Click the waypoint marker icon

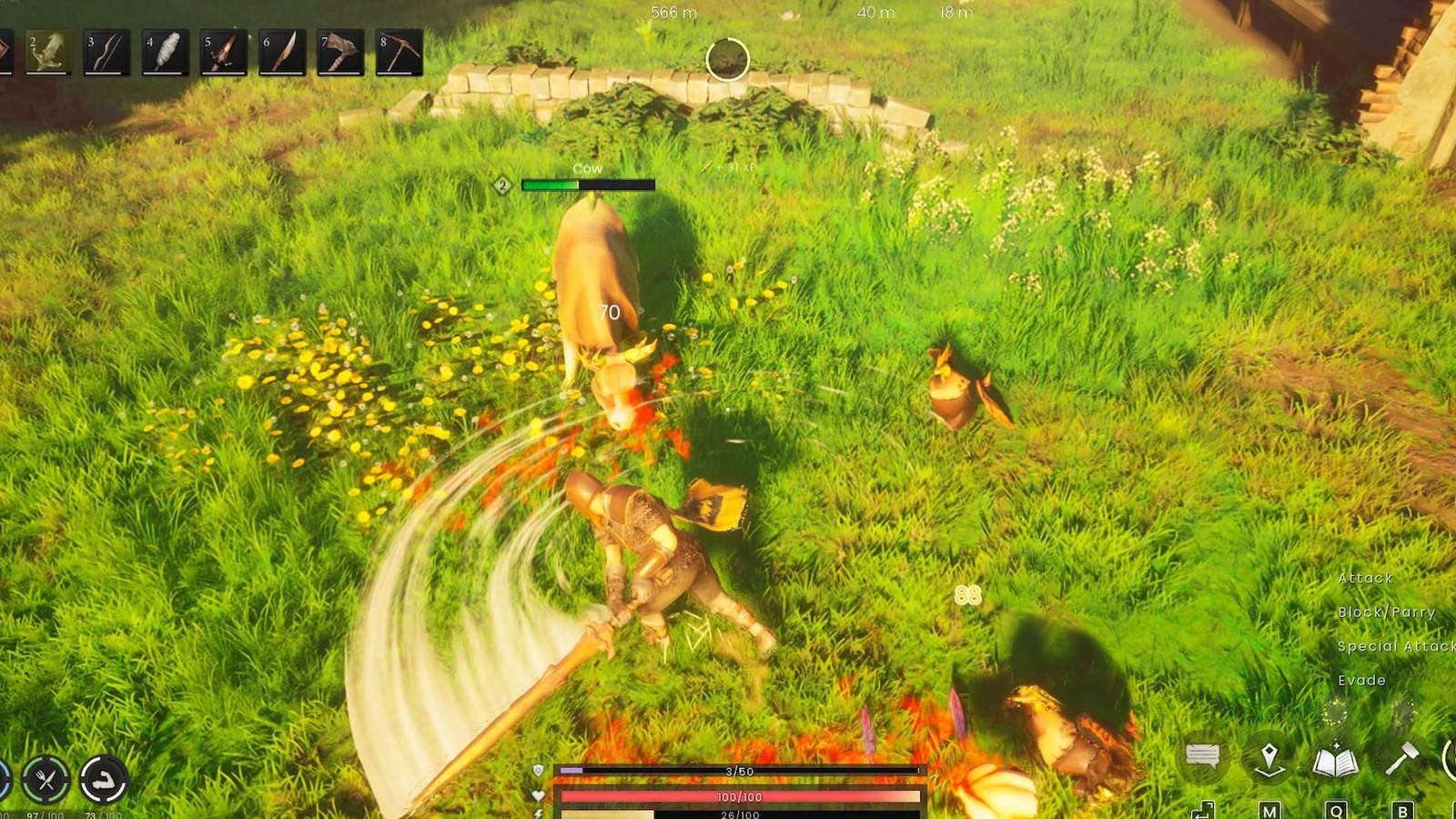[1269, 757]
